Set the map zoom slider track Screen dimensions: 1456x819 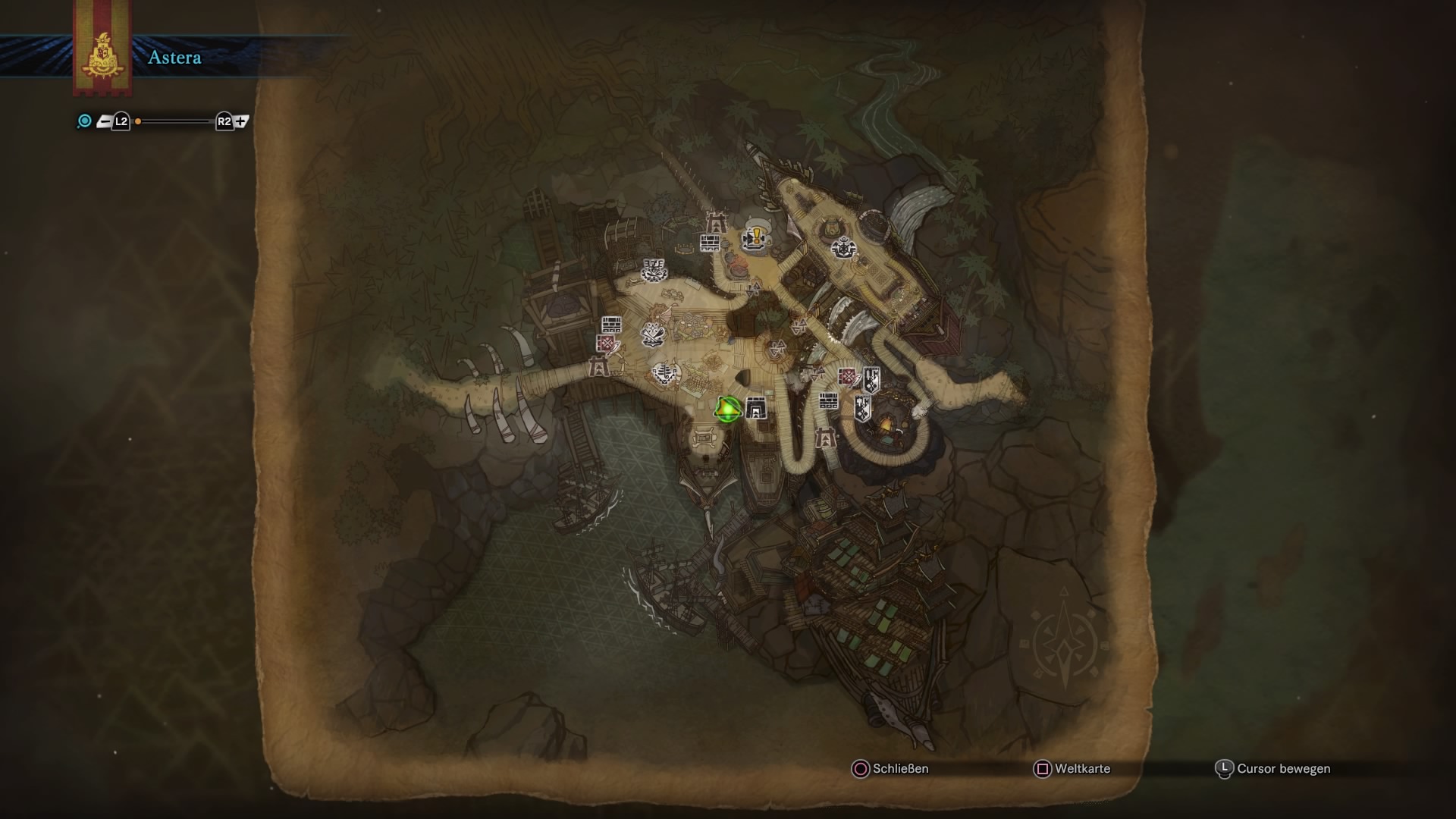(174, 121)
